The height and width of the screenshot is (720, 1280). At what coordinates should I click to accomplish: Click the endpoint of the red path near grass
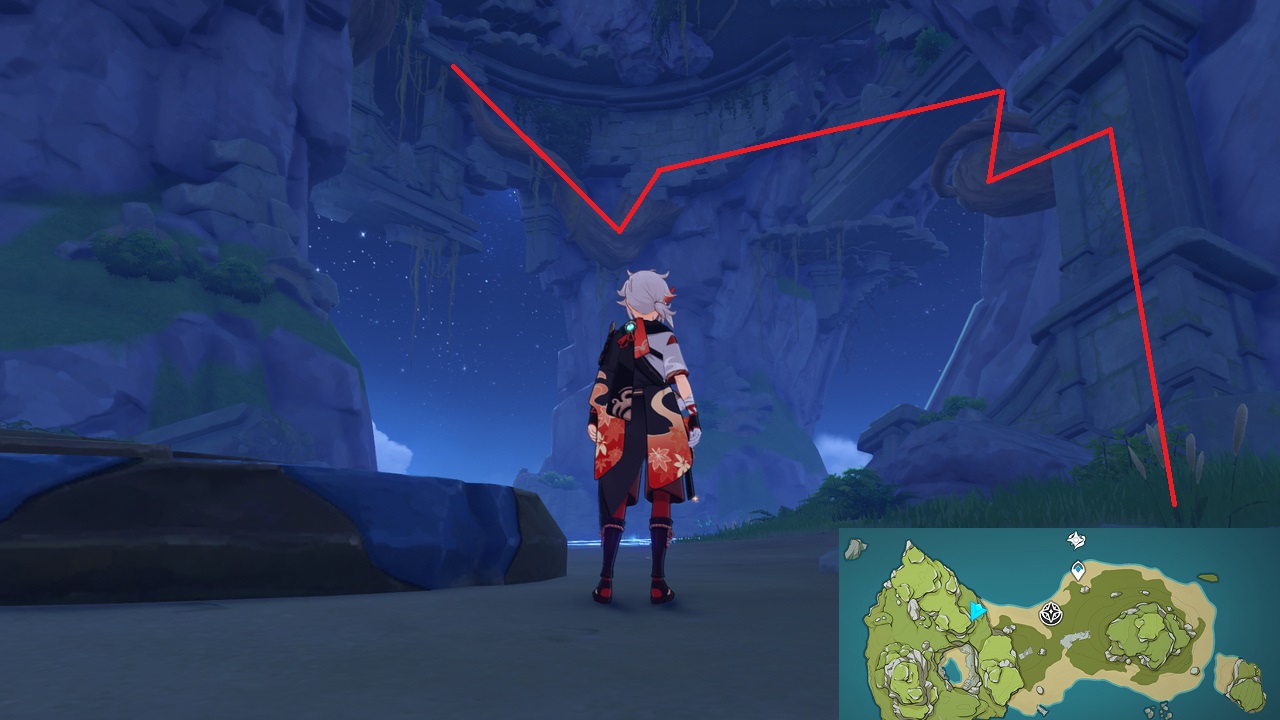tap(1172, 502)
